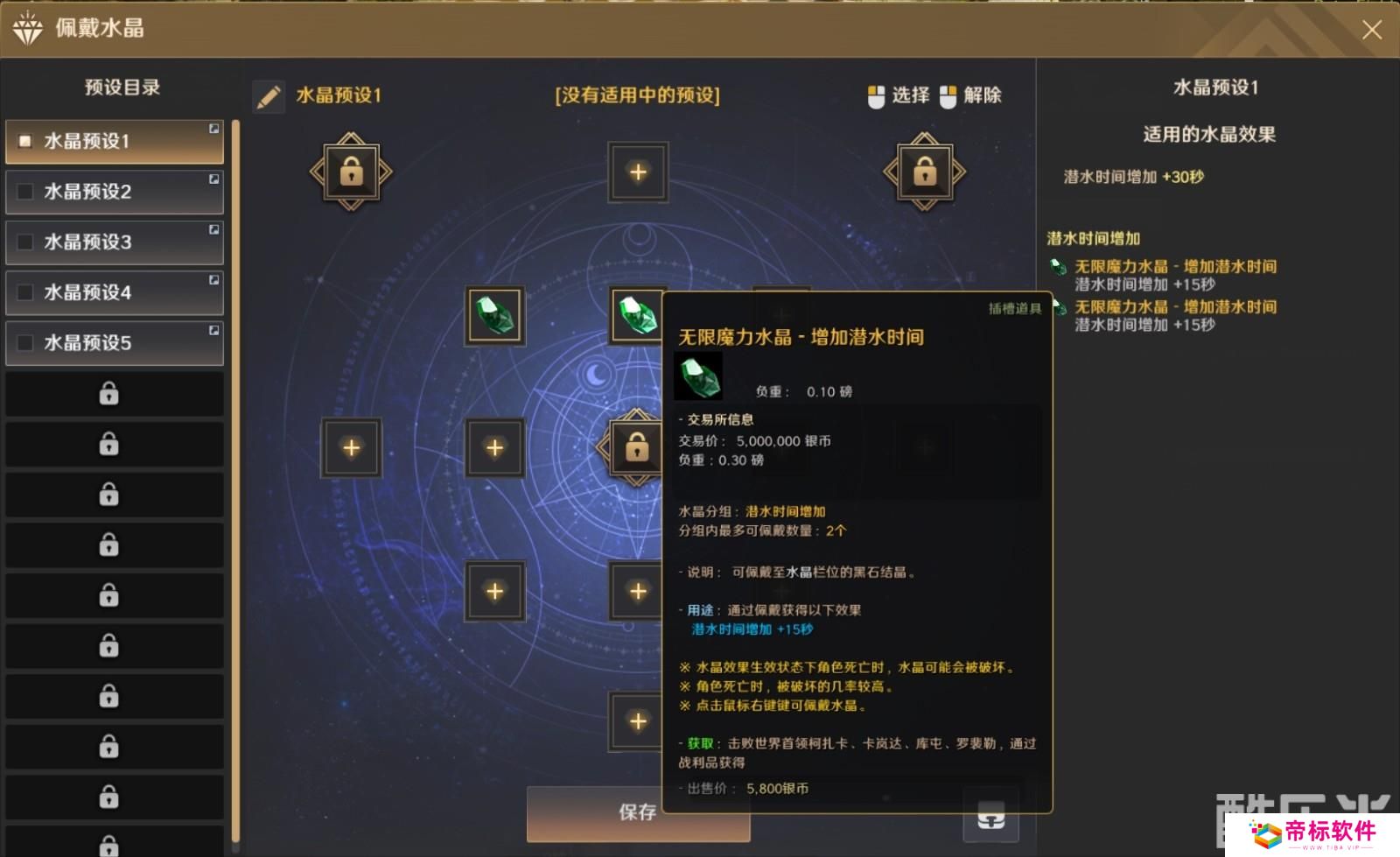Screen dimensions: 1400x857
Task: Click the 解除 mouse-button action label
Action: point(983,96)
